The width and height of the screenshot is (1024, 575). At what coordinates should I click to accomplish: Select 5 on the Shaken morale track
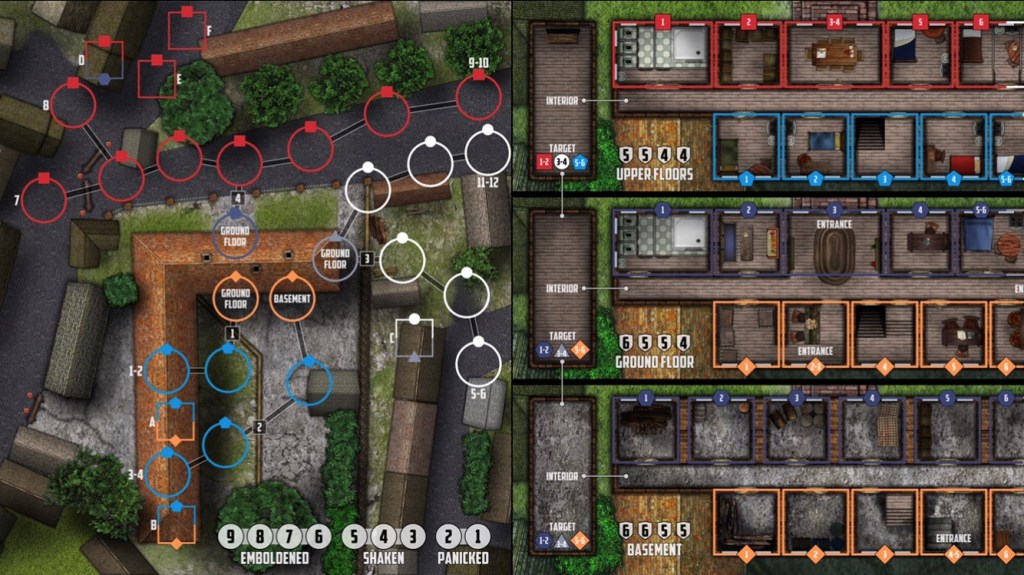(355, 537)
